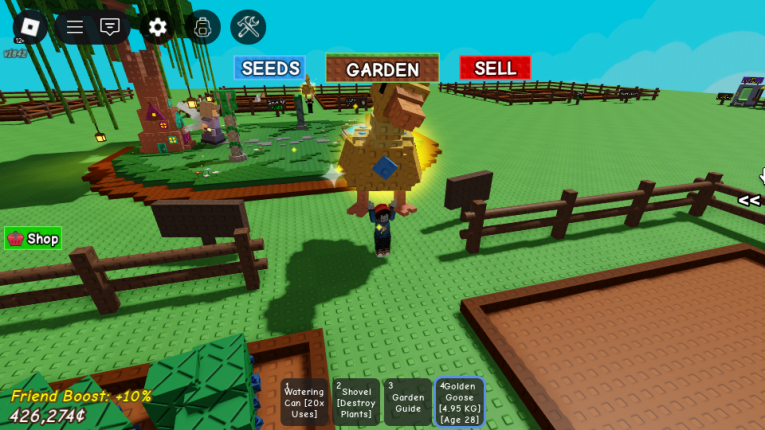Open the backpack inventory icon

202,27
